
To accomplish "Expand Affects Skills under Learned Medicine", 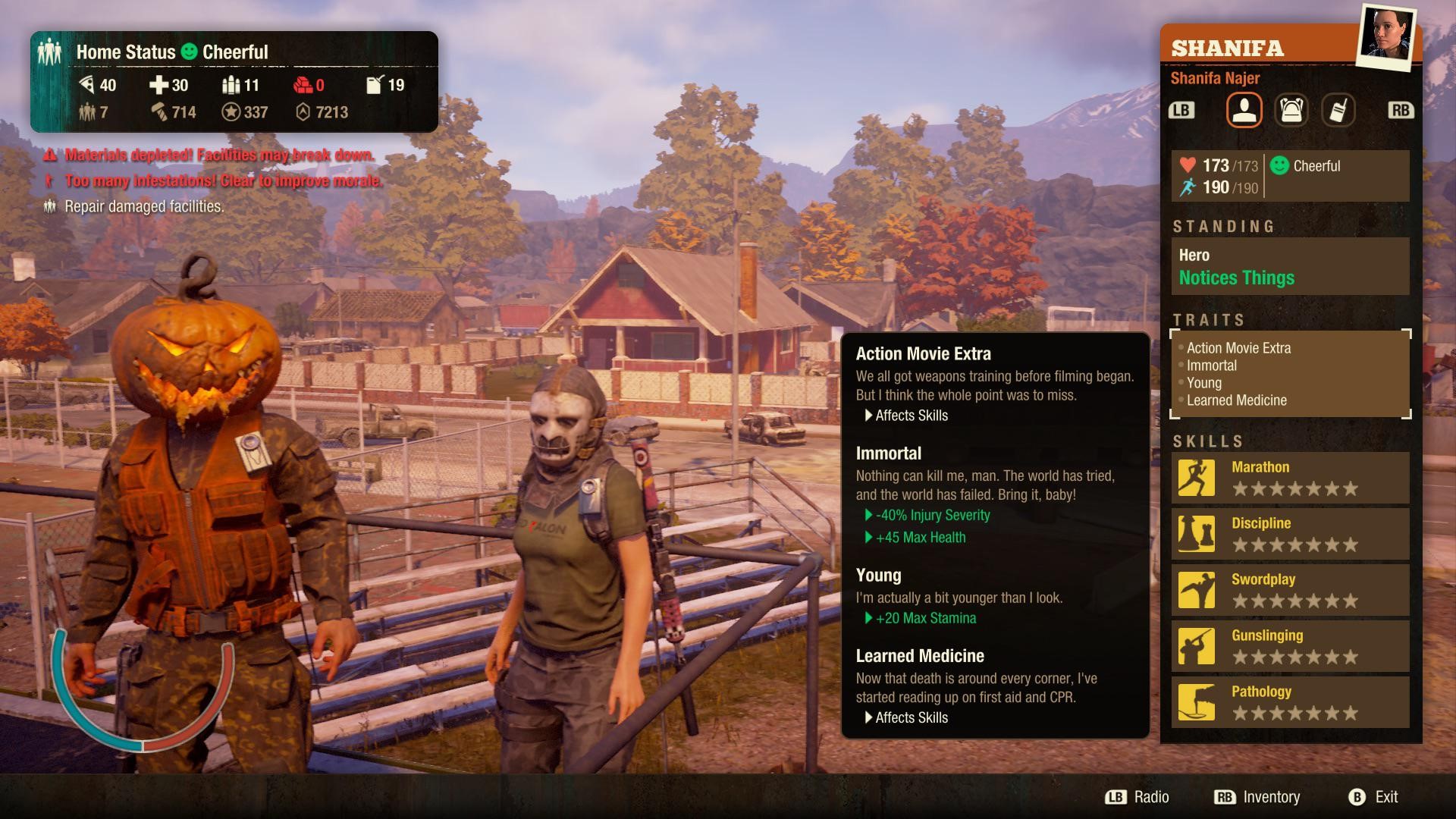I will coord(907,717).
